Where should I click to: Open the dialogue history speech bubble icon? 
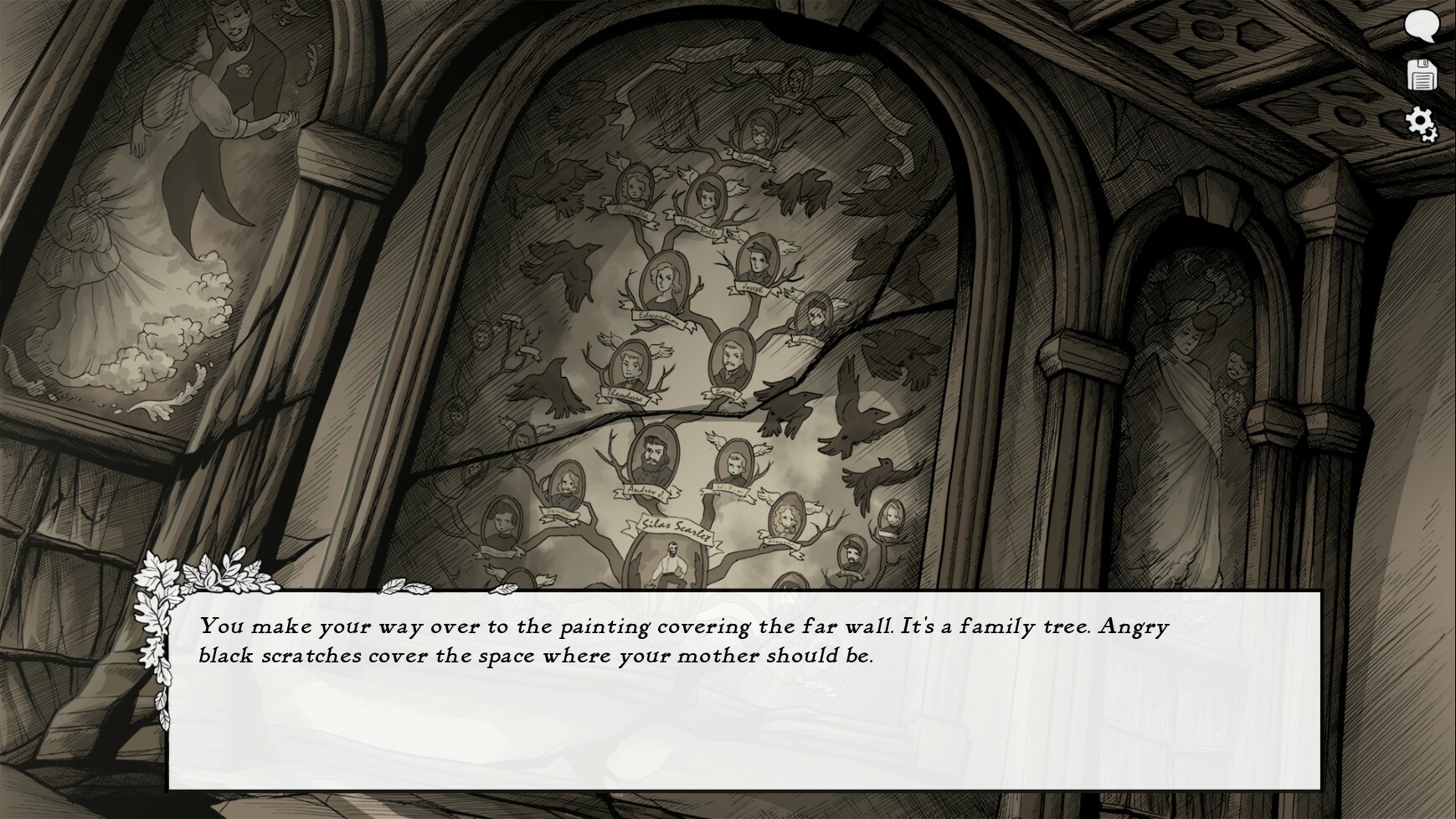coord(1423,28)
